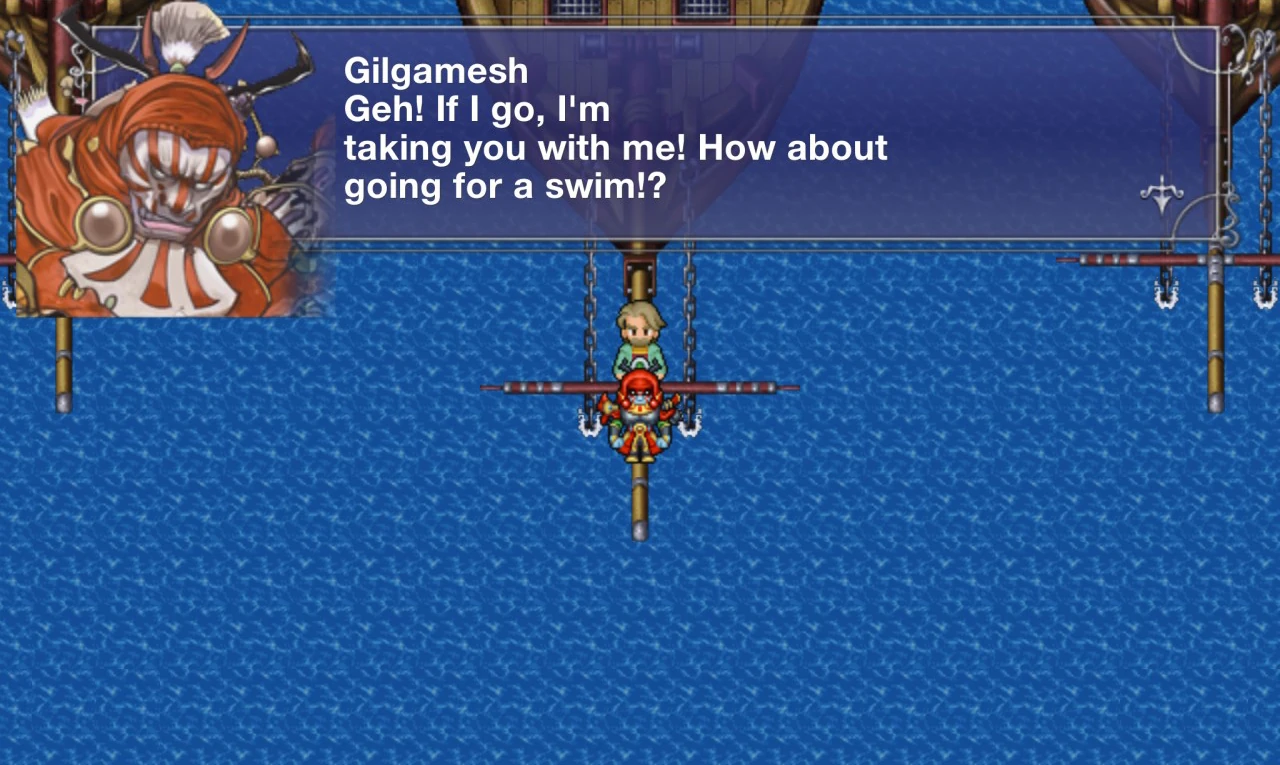1280x765 pixels.
Task: Click the golden mast pole below Gilgamesh
Action: click(x=638, y=500)
